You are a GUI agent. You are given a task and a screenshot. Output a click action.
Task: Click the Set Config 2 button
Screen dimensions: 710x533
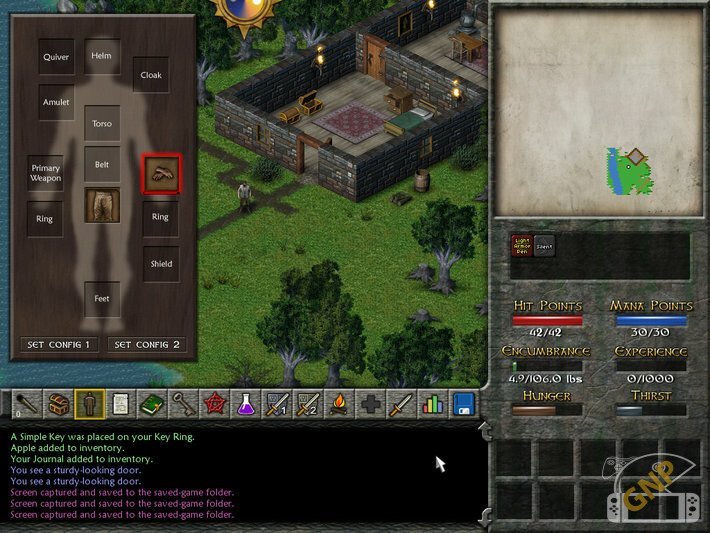click(147, 345)
